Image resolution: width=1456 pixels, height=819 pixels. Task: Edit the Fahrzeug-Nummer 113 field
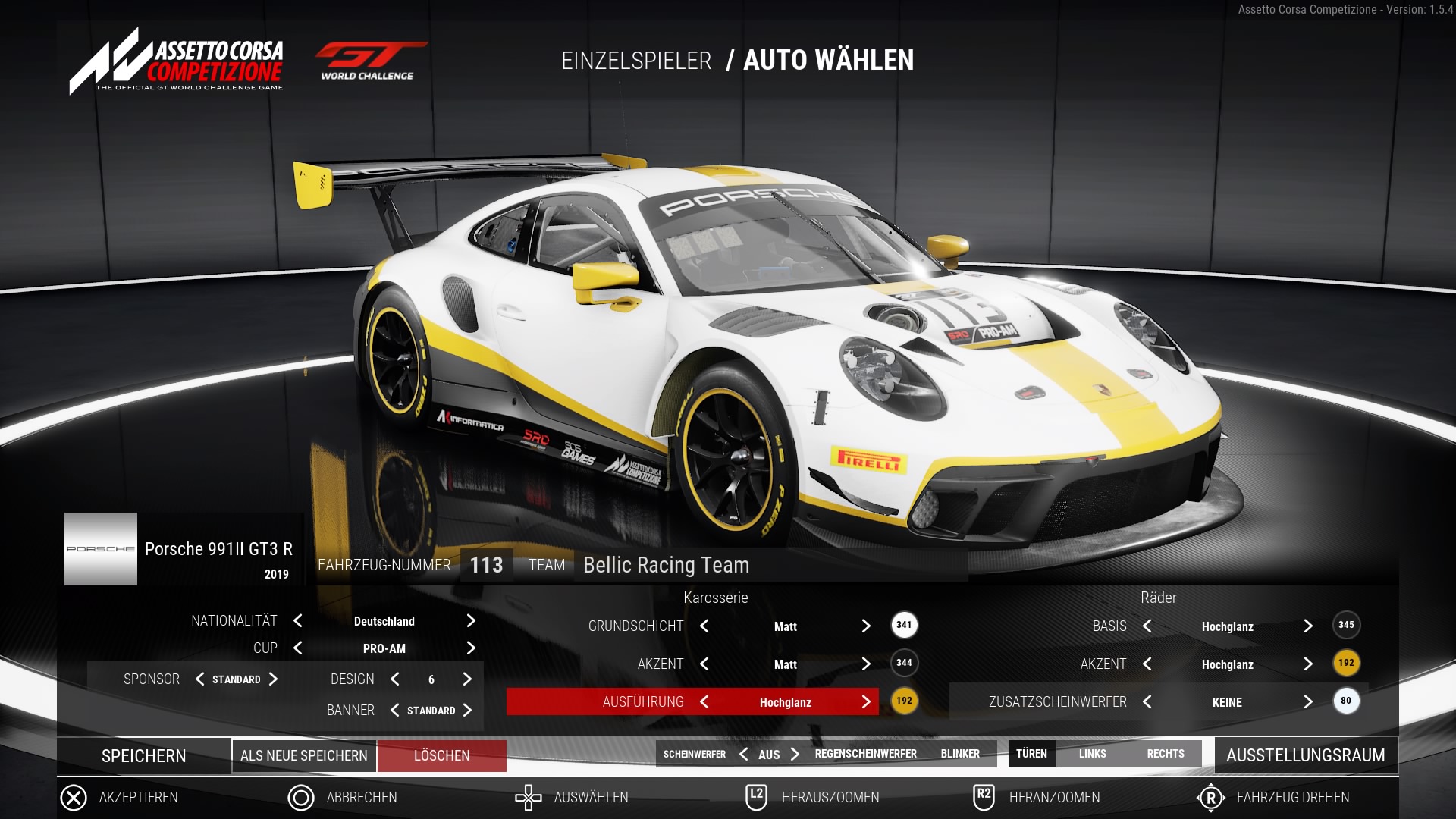486,565
